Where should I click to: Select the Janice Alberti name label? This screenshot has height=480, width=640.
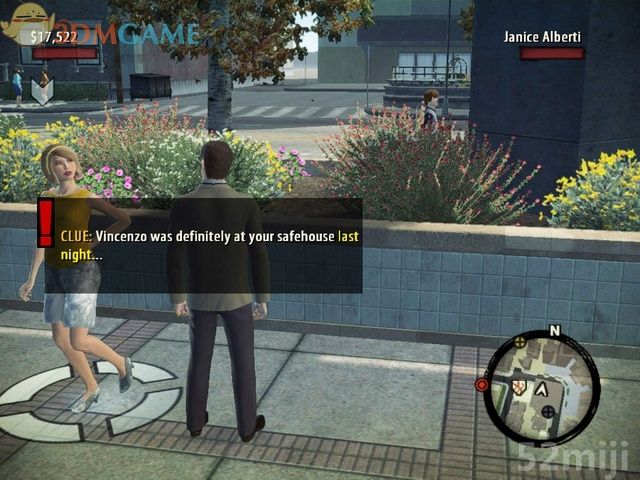[x=543, y=37]
